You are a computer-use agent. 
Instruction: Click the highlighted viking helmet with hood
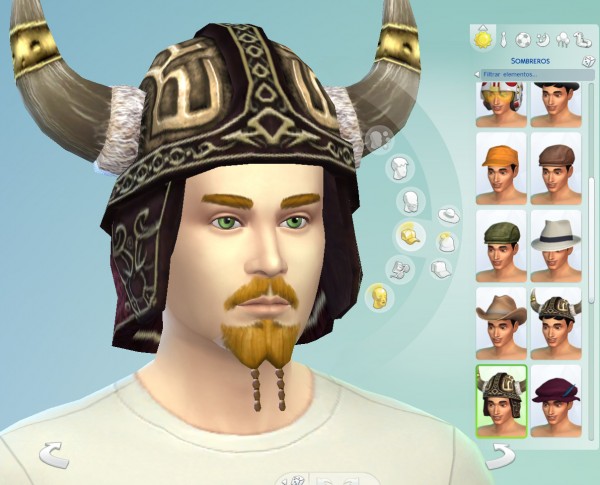tap(500, 400)
